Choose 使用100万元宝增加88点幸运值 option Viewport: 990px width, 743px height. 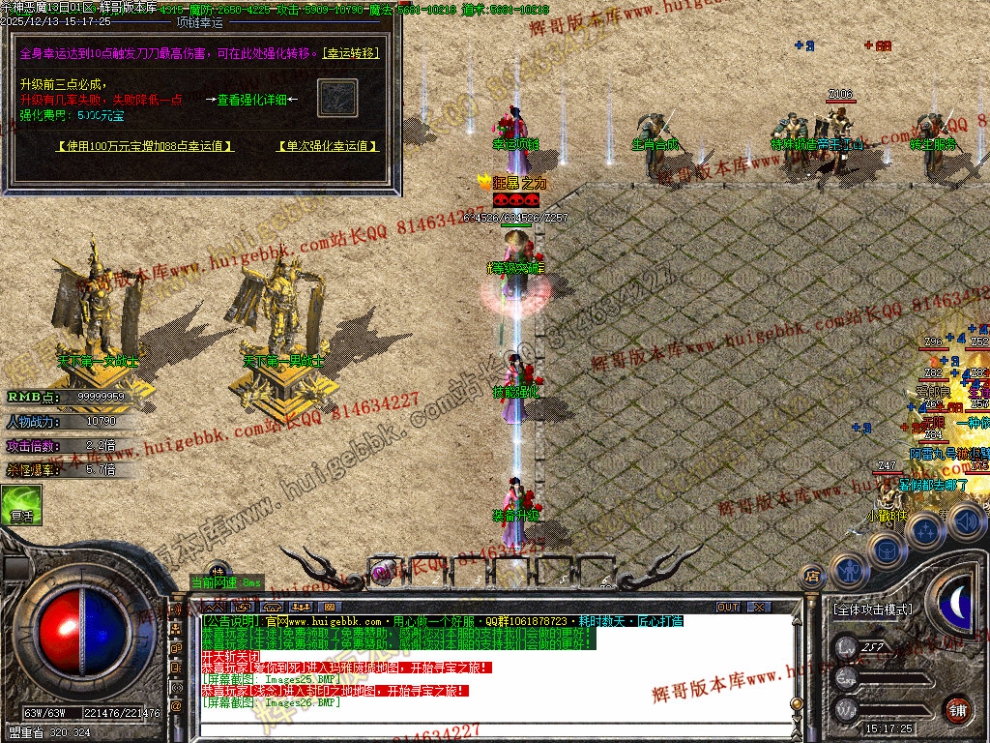click(x=145, y=146)
